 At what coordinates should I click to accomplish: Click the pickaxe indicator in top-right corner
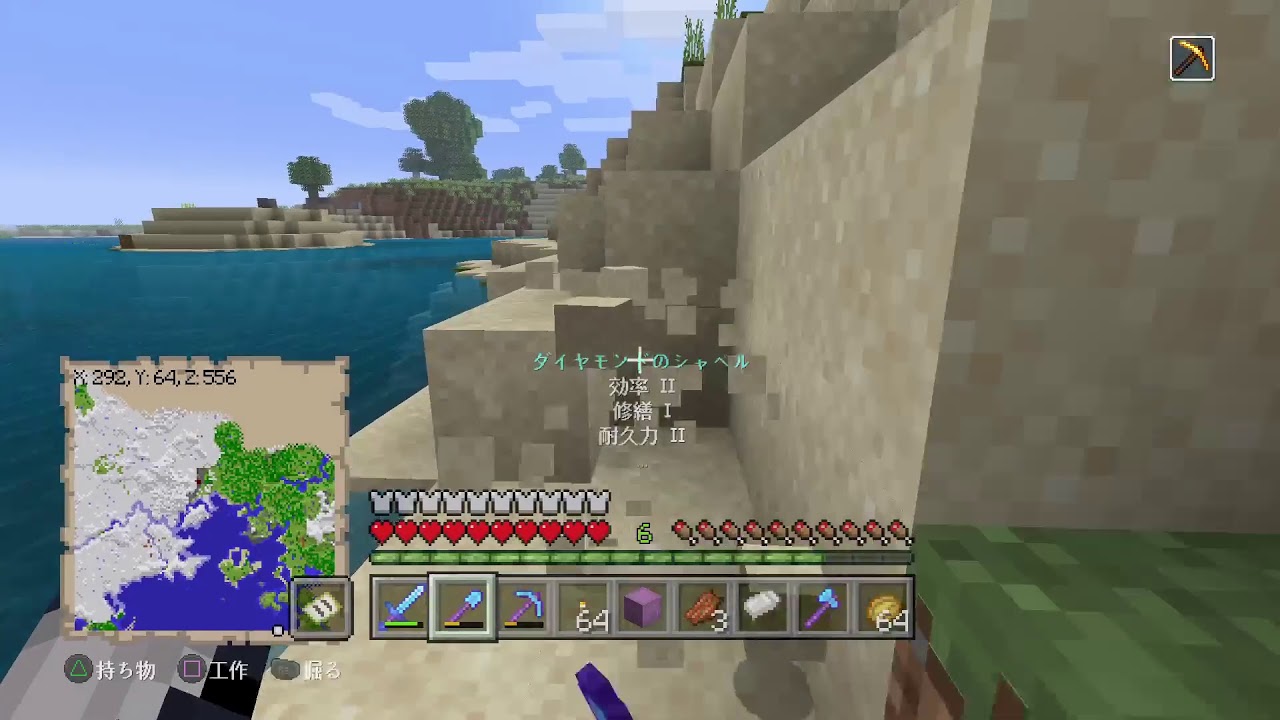click(x=1192, y=59)
